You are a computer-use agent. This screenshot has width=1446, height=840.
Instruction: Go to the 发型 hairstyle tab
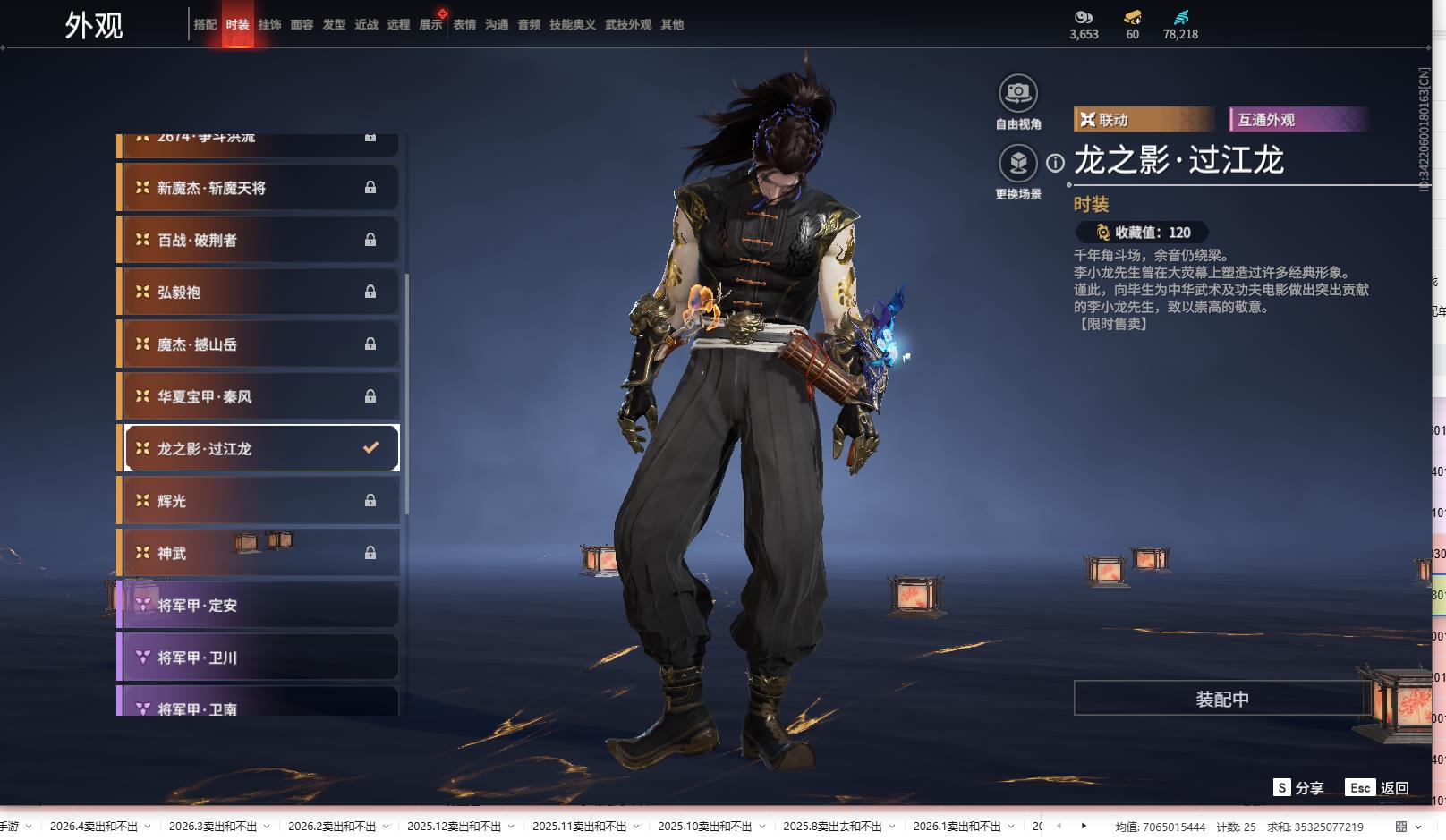334,25
